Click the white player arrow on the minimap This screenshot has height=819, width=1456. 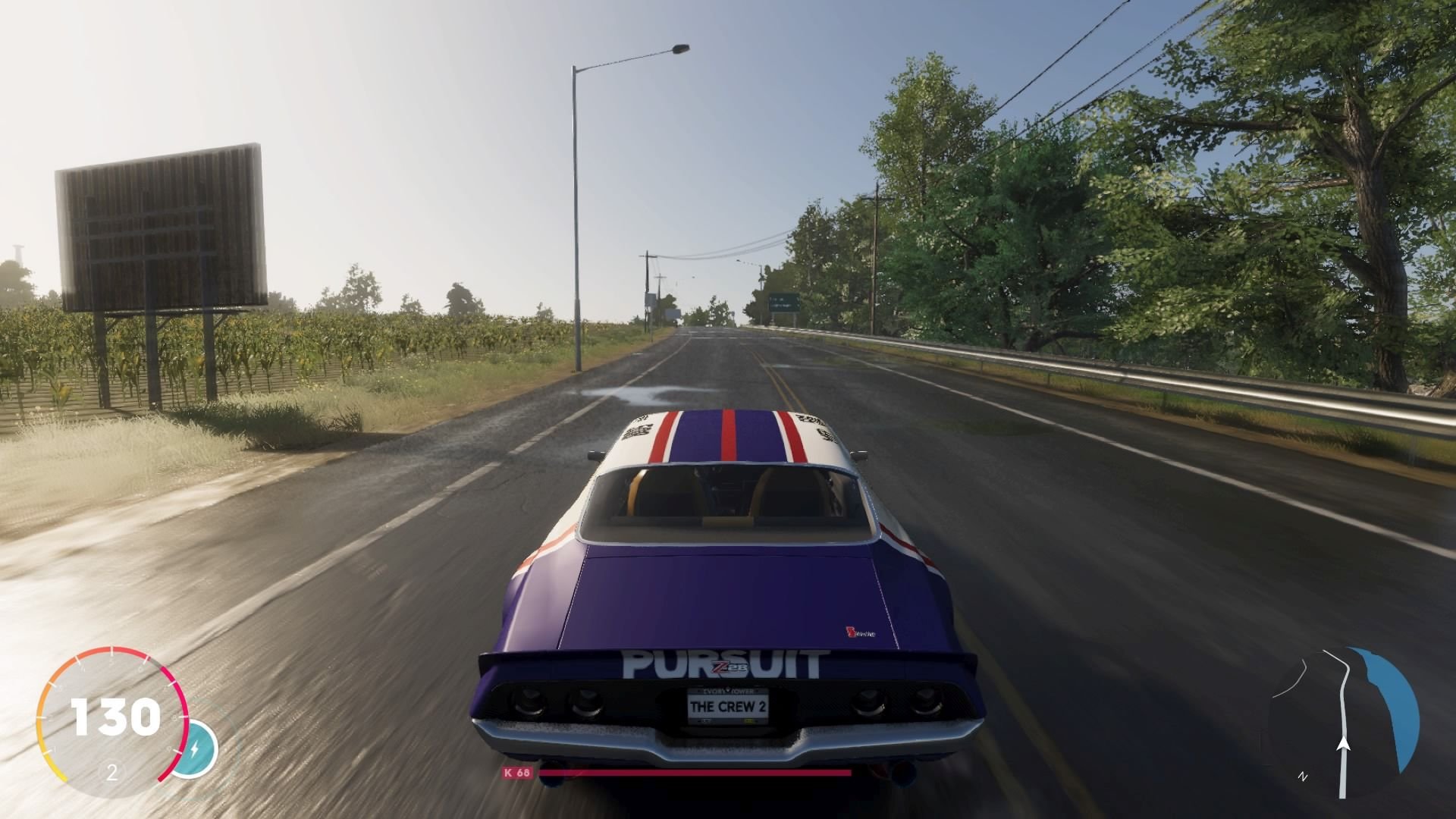(x=1344, y=745)
